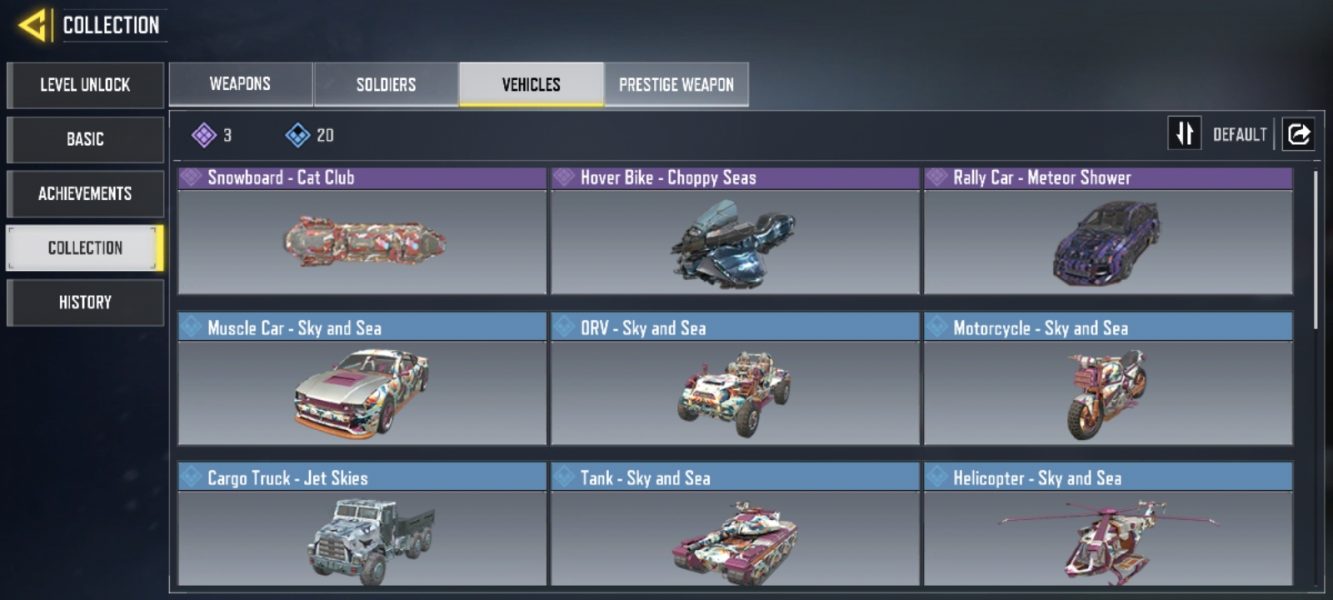The width and height of the screenshot is (1333, 600).
Task: Switch to the Soldiers tab
Action: coord(386,85)
